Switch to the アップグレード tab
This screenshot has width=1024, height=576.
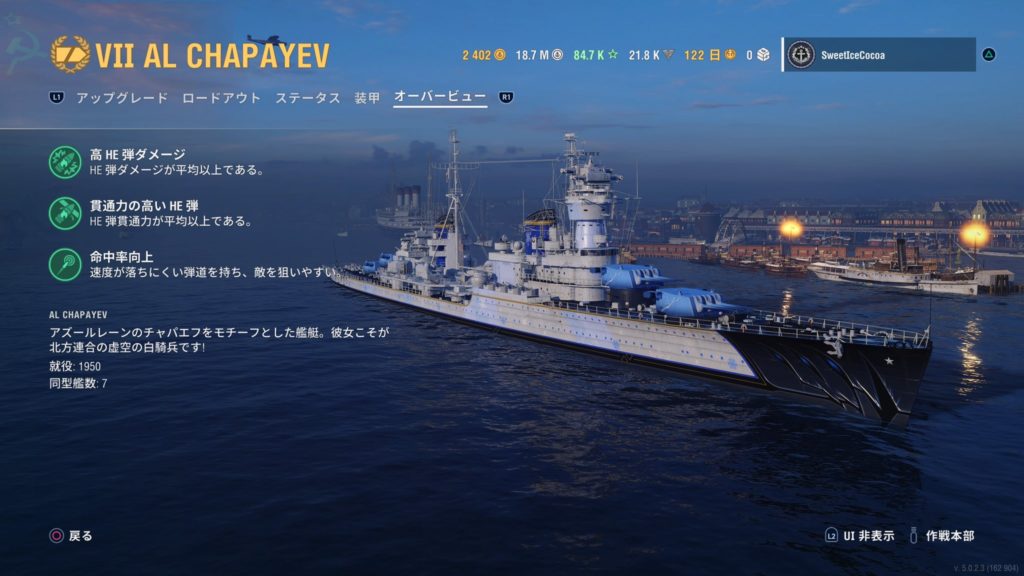(x=120, y=98)
